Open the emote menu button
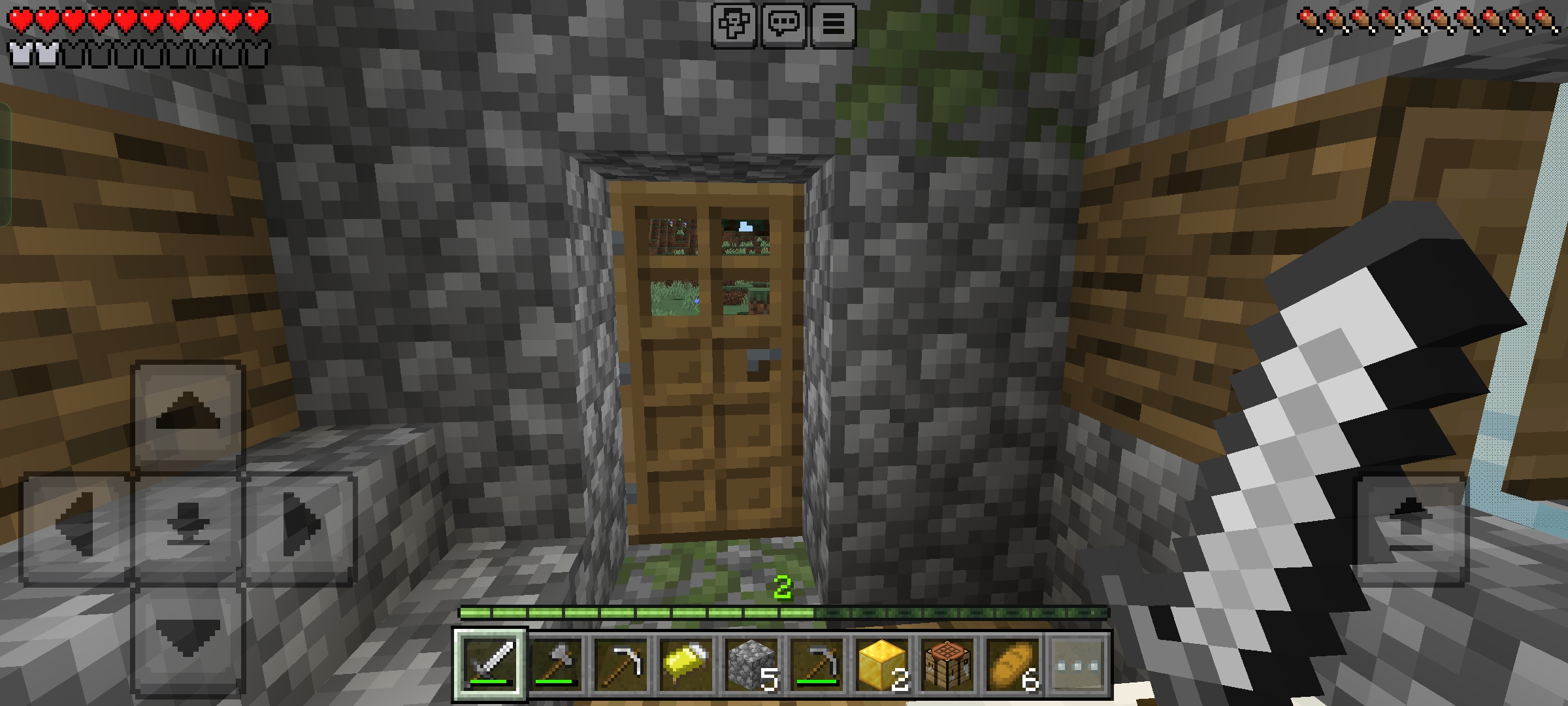The height and width of the screenshot is (706, 1568). click(x=734, y=25)
